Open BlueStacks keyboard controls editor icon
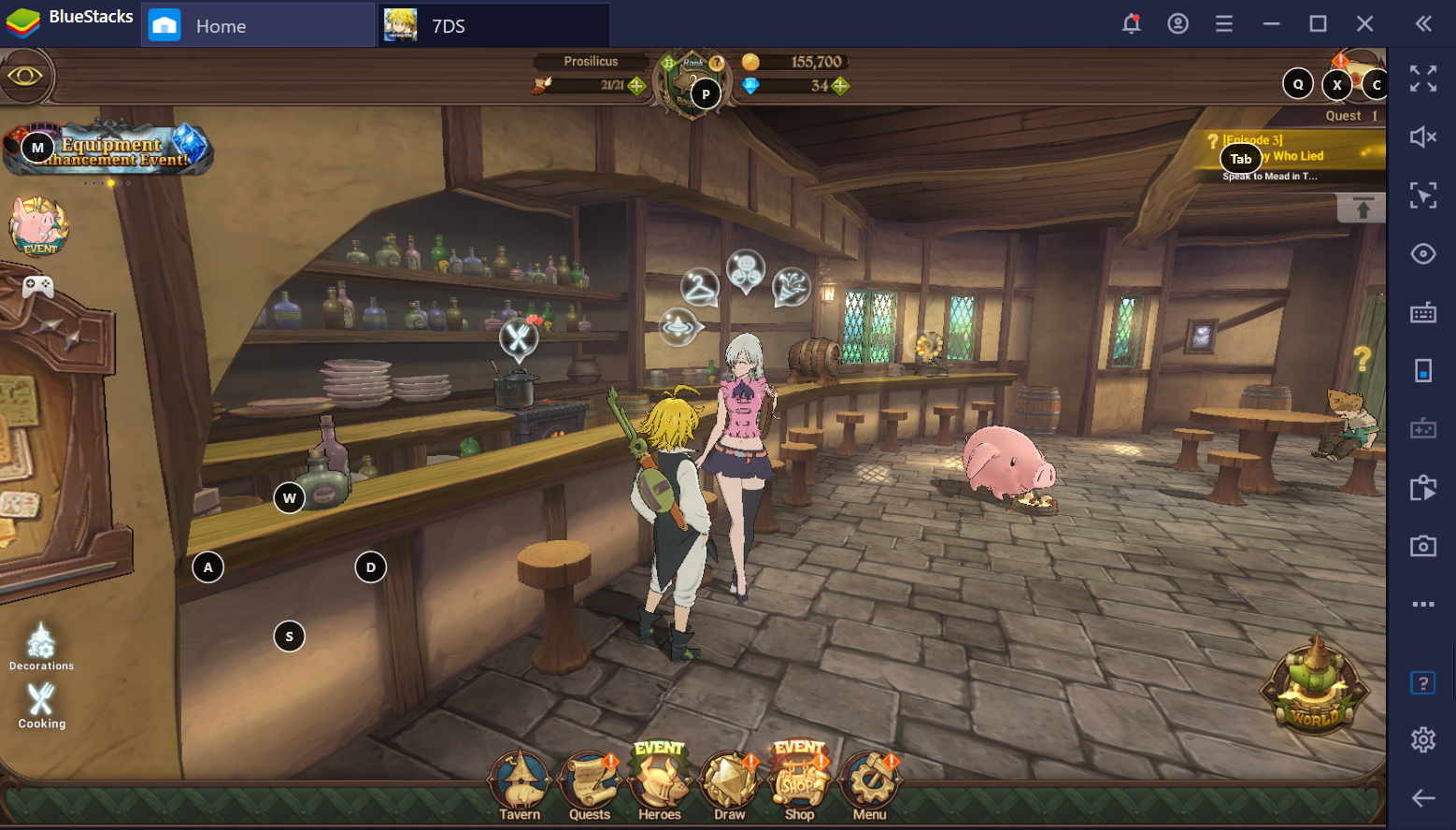The width and height of the screenshot is (1456, 830). tap(1423, 312)
